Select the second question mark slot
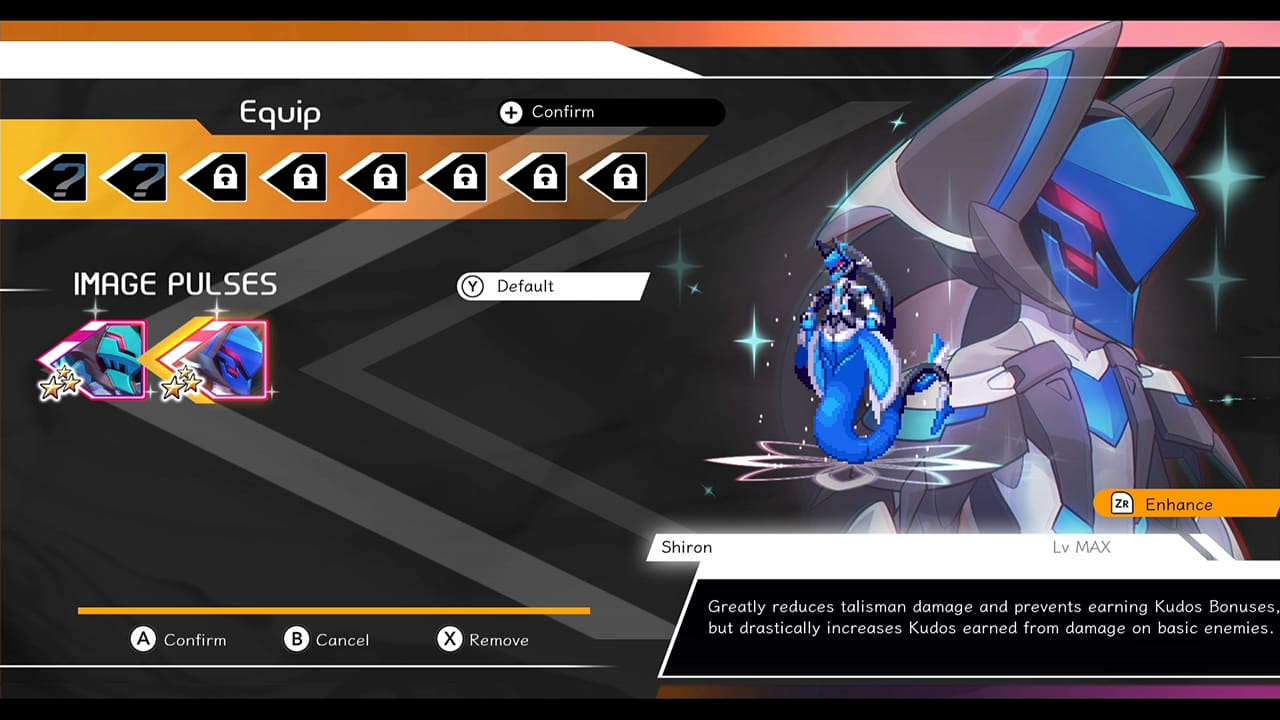Screen dimensions: 1280x720 tap(132, 176)
